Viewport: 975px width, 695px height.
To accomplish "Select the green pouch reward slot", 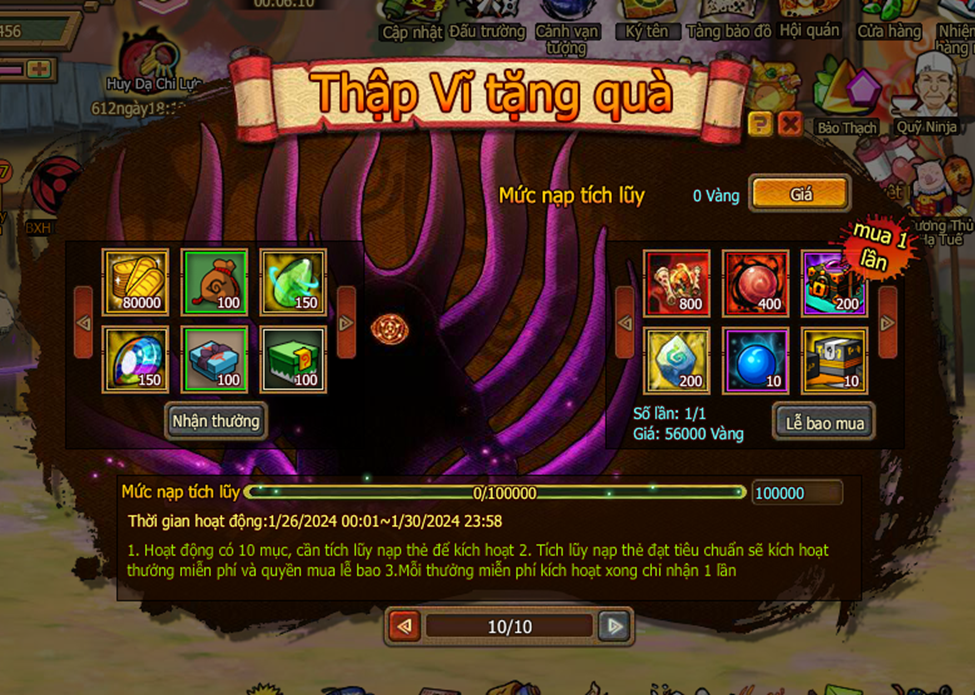I will point(214,283).
